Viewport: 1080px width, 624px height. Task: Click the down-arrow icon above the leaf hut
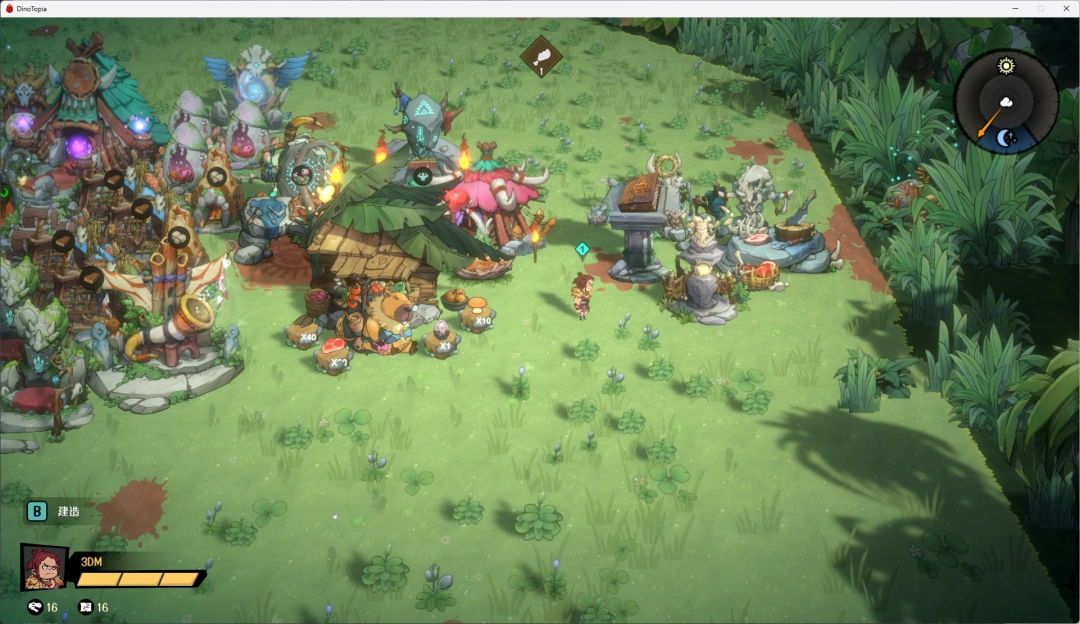[423, 177]
